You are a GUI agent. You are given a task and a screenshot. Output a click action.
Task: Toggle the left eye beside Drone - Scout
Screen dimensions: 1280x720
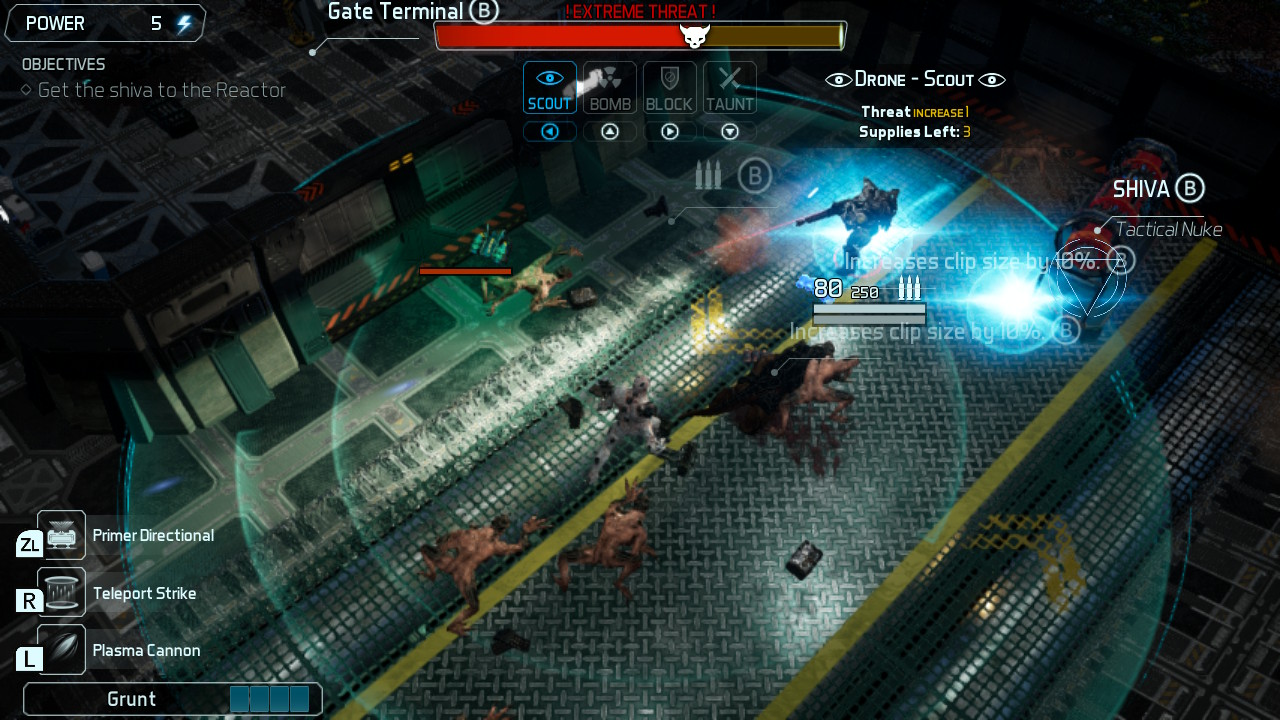click(838, 78)
